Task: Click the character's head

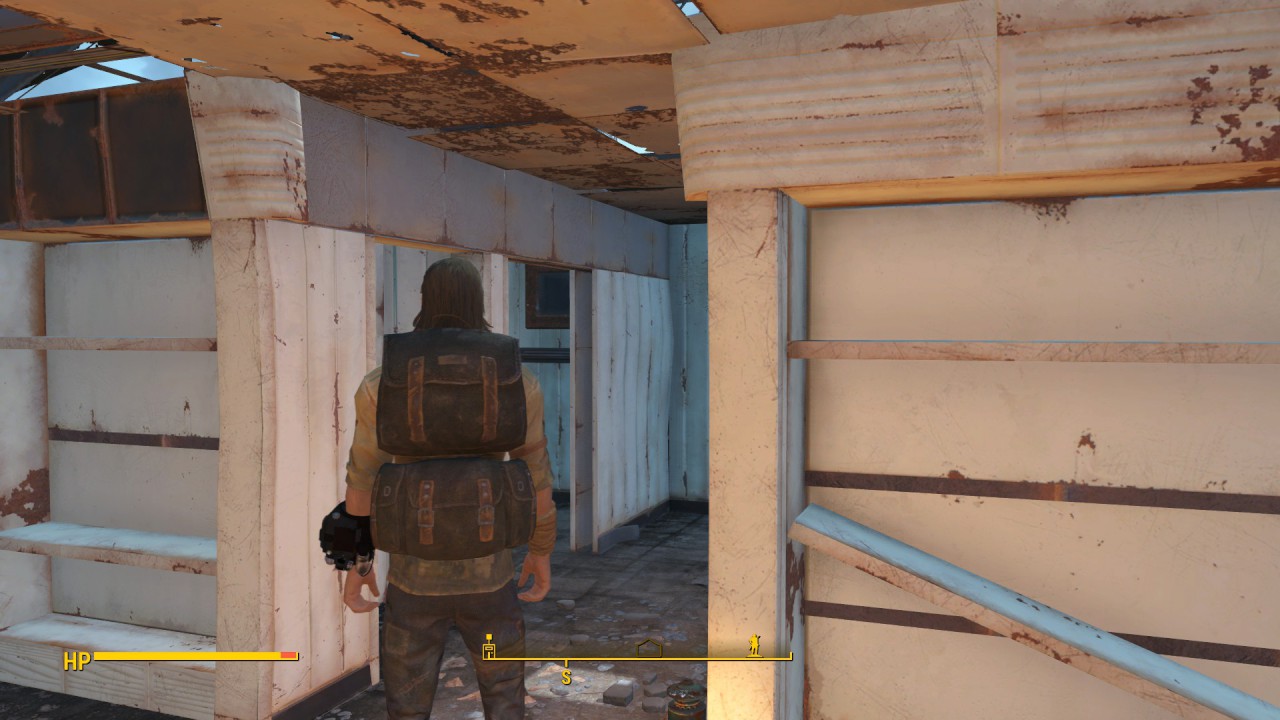Action: (x=455, y=290)
